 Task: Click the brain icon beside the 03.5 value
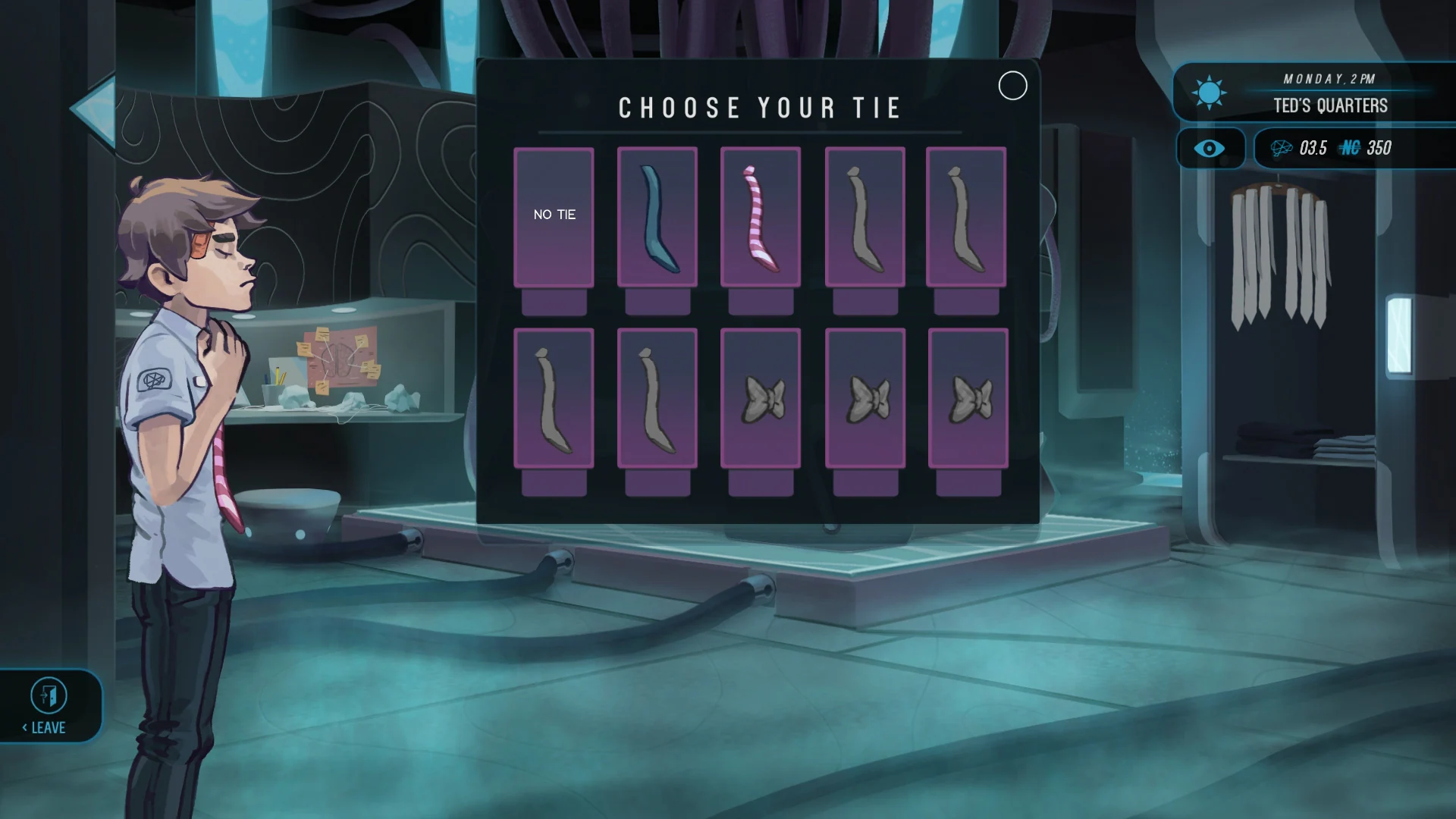[1283, 149]
